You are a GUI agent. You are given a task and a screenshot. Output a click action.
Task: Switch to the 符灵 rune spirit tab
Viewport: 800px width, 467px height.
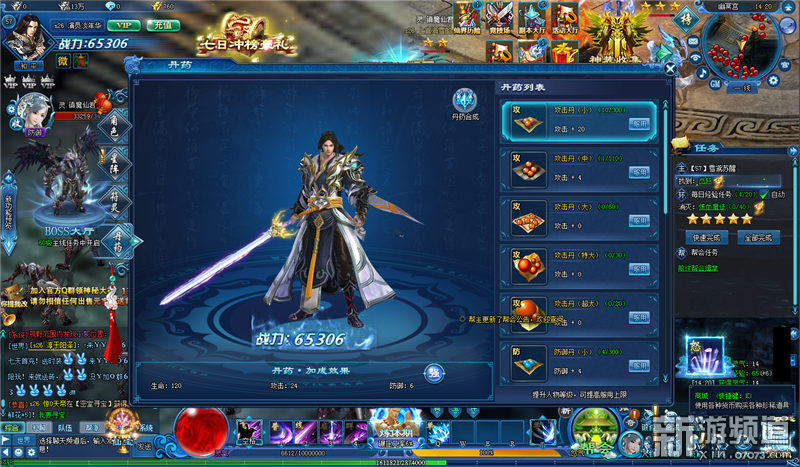pyautogui.click(x=115, y=200)
